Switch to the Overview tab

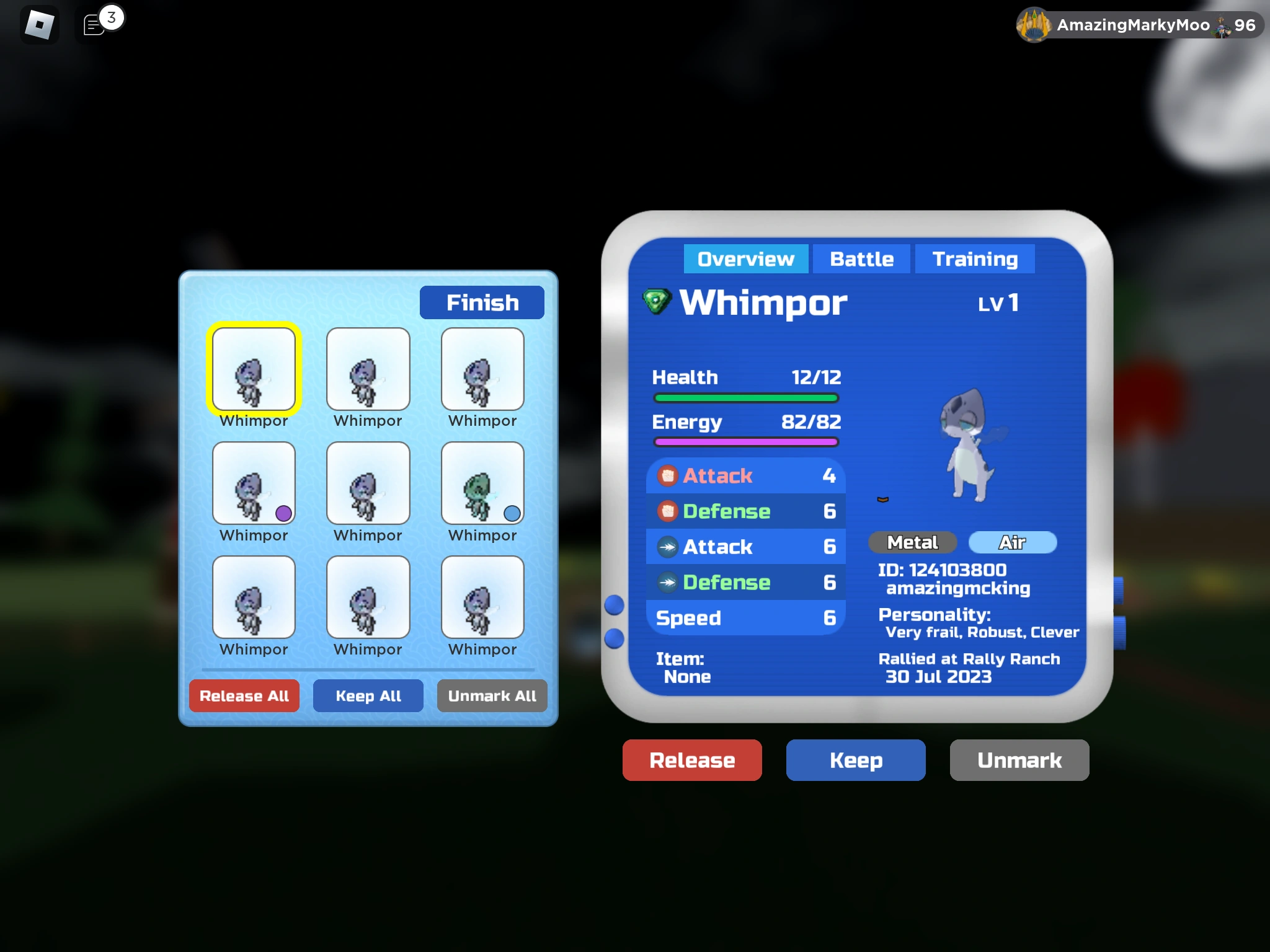click(x=746, y=258)
